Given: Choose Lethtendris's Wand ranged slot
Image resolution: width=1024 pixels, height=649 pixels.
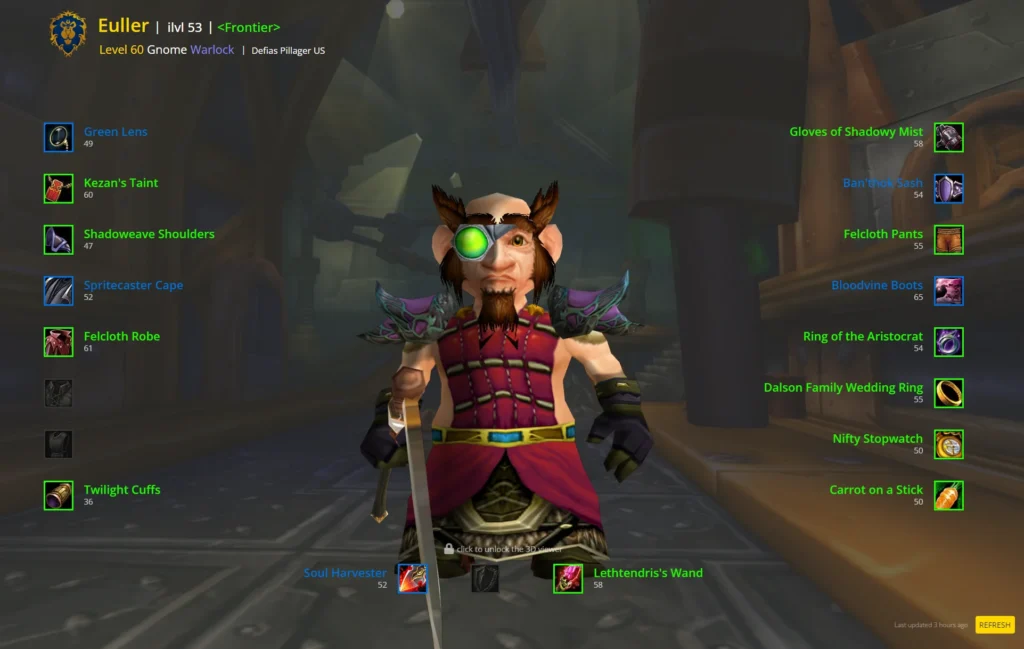Looking at the screenshot, I should tap(568, 578).
